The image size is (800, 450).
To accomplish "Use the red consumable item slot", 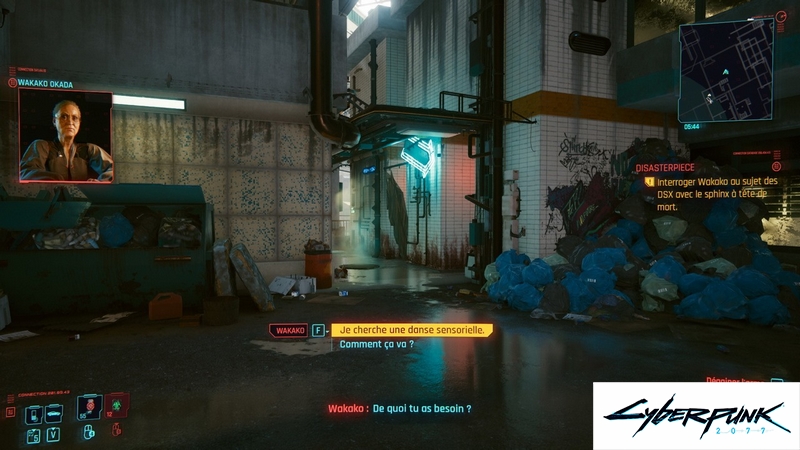I will coord(92,407).
